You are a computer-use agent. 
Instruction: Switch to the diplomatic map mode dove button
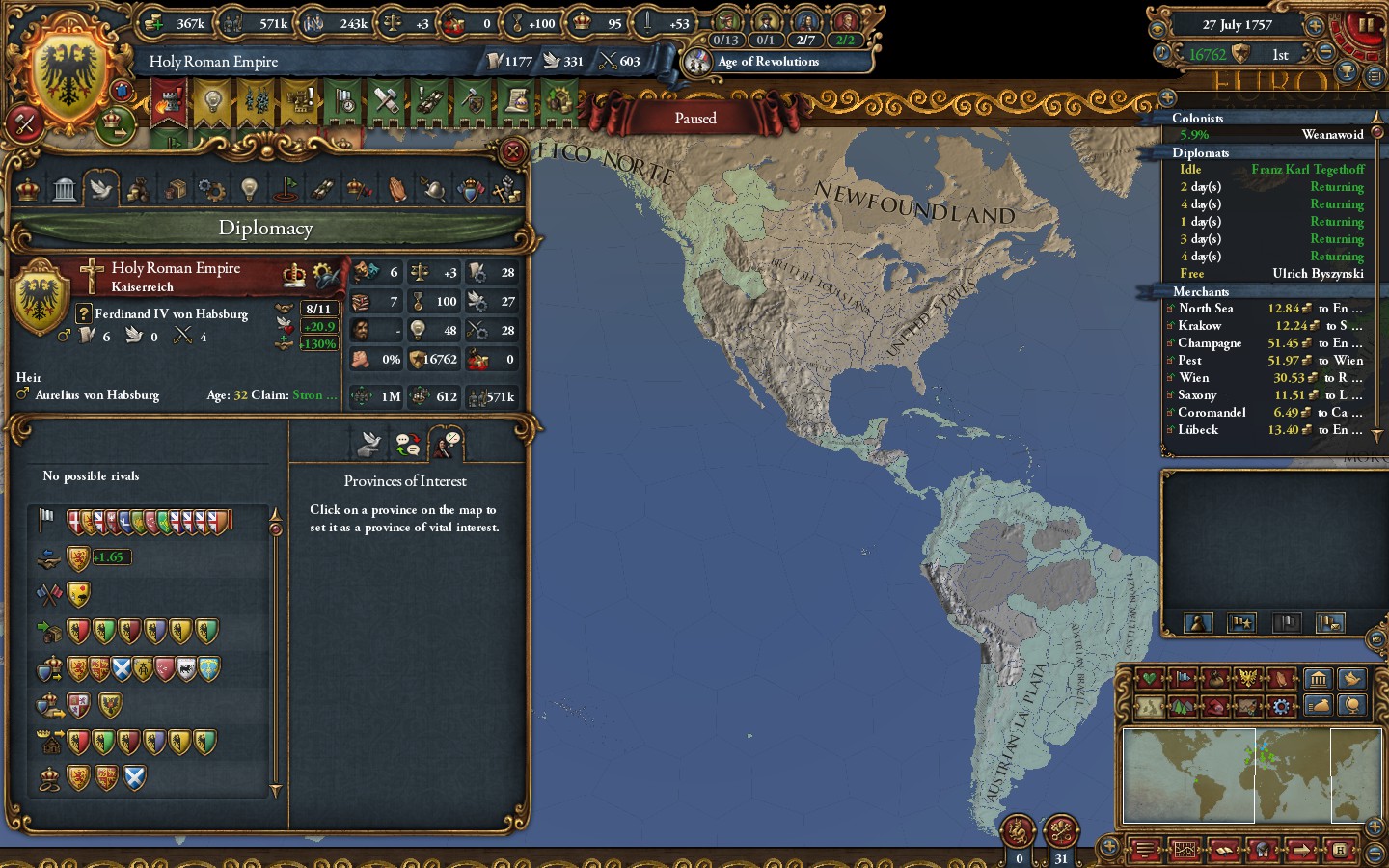[x=1351, y=678]
